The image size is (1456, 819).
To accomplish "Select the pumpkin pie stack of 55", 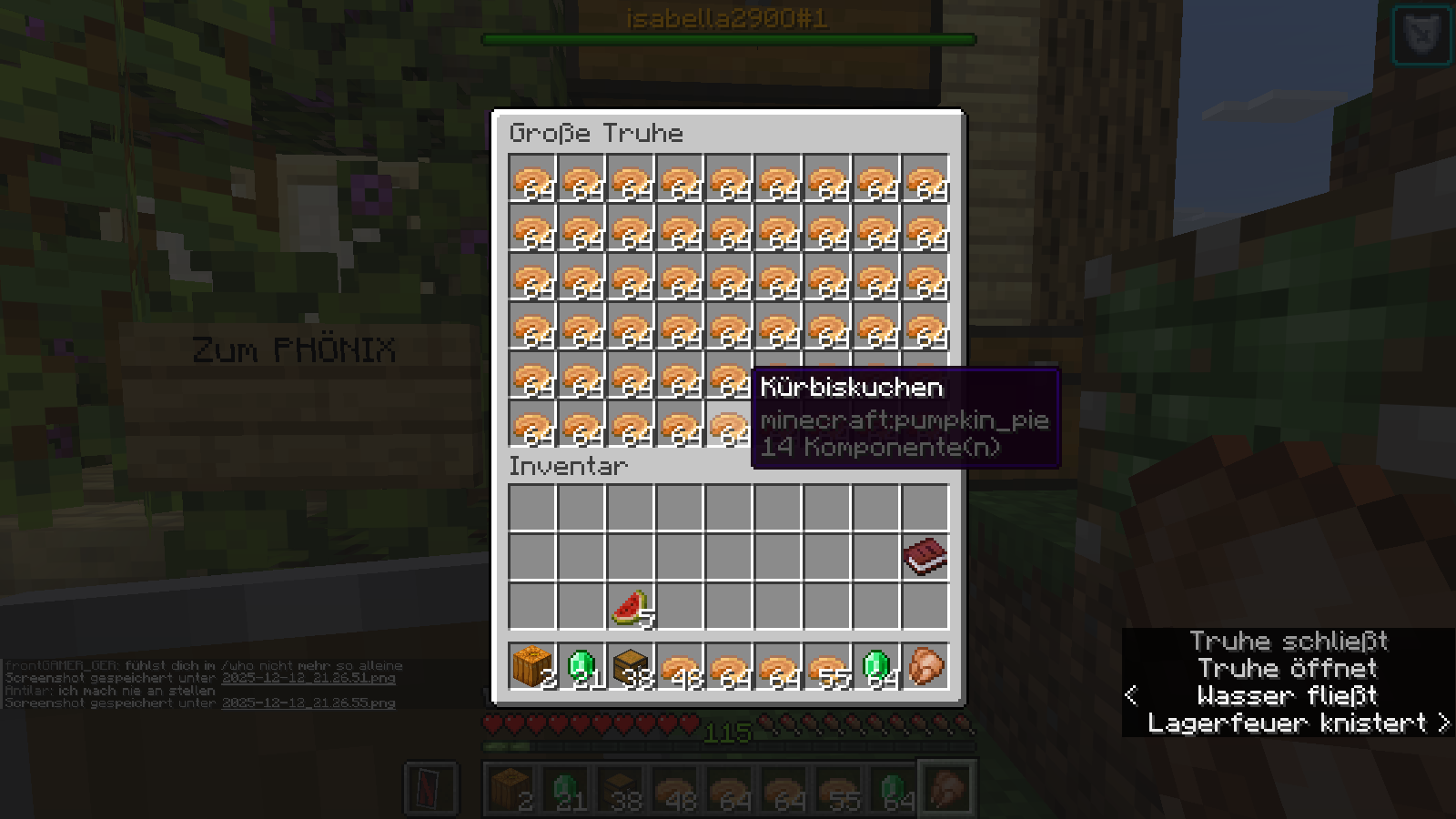I will pyautogui.click(x=827, y=667).
